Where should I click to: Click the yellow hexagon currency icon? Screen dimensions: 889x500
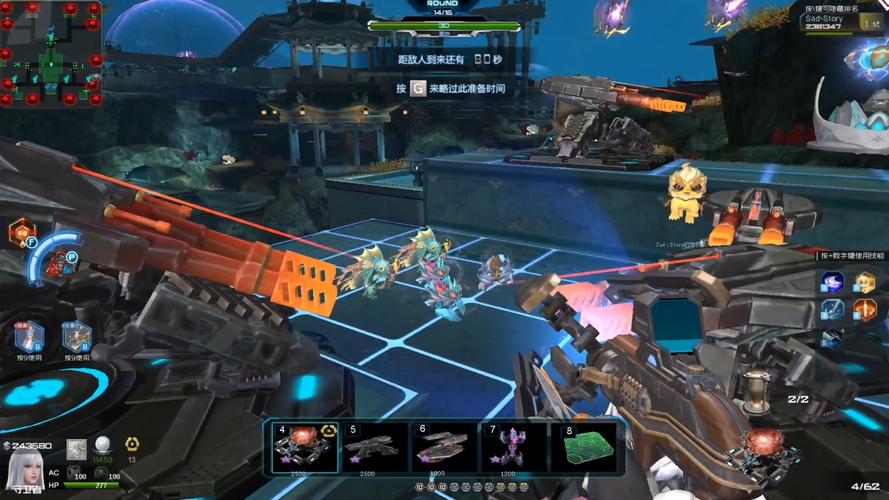pyautogui.click(x=131, y=445)
